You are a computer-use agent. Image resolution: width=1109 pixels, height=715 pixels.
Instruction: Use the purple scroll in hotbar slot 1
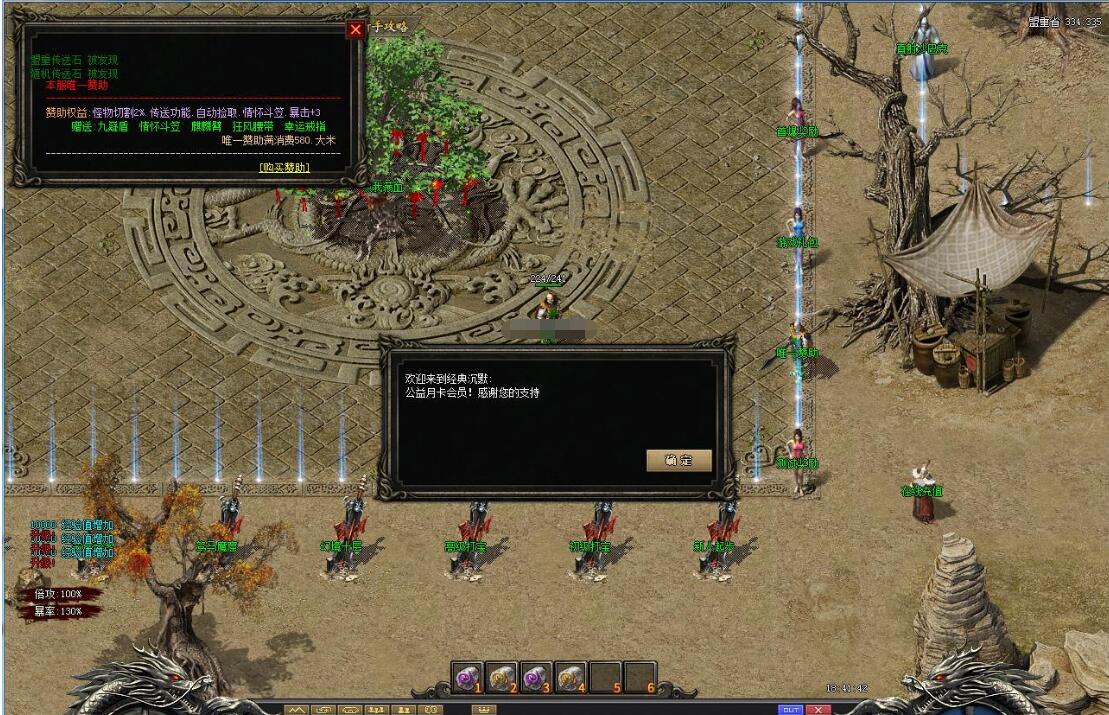pyautogui.click(x=468, y=677)
